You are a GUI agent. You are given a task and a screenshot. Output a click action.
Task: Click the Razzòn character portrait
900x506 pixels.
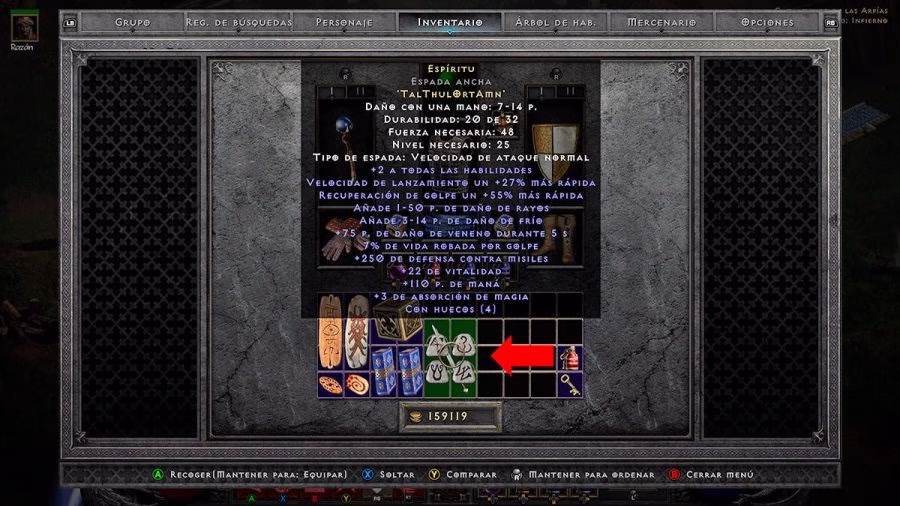coord(24,27)
